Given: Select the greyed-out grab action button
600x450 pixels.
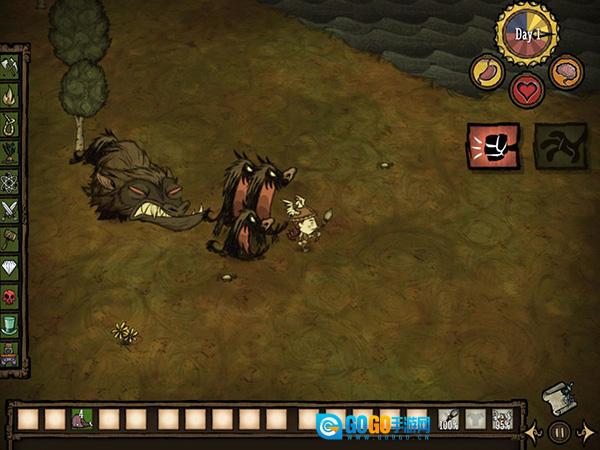Looking at the screenshot, I should pyautogui.click(x=558, y=147).
